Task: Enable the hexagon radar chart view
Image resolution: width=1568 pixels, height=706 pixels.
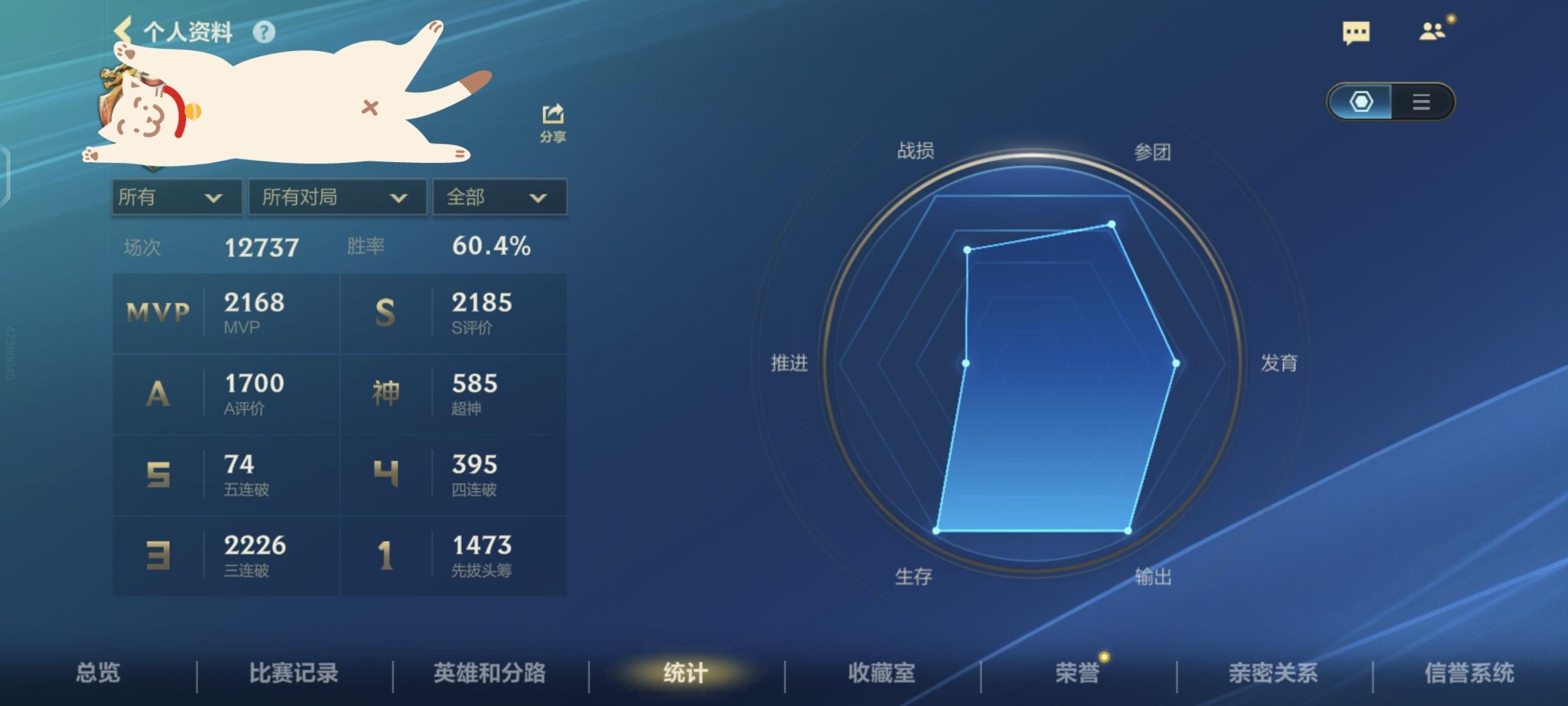Action: [1363, 103]
